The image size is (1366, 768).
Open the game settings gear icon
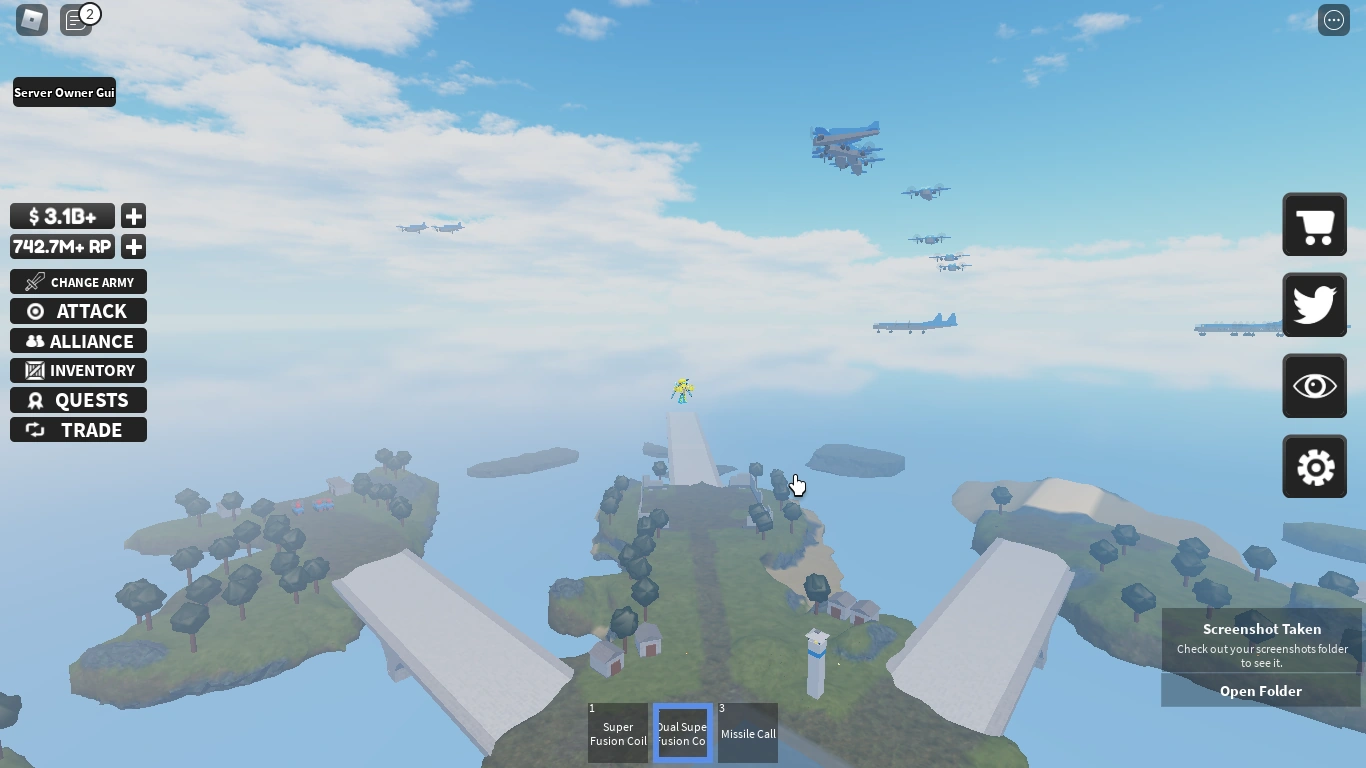coord(1314,466)
